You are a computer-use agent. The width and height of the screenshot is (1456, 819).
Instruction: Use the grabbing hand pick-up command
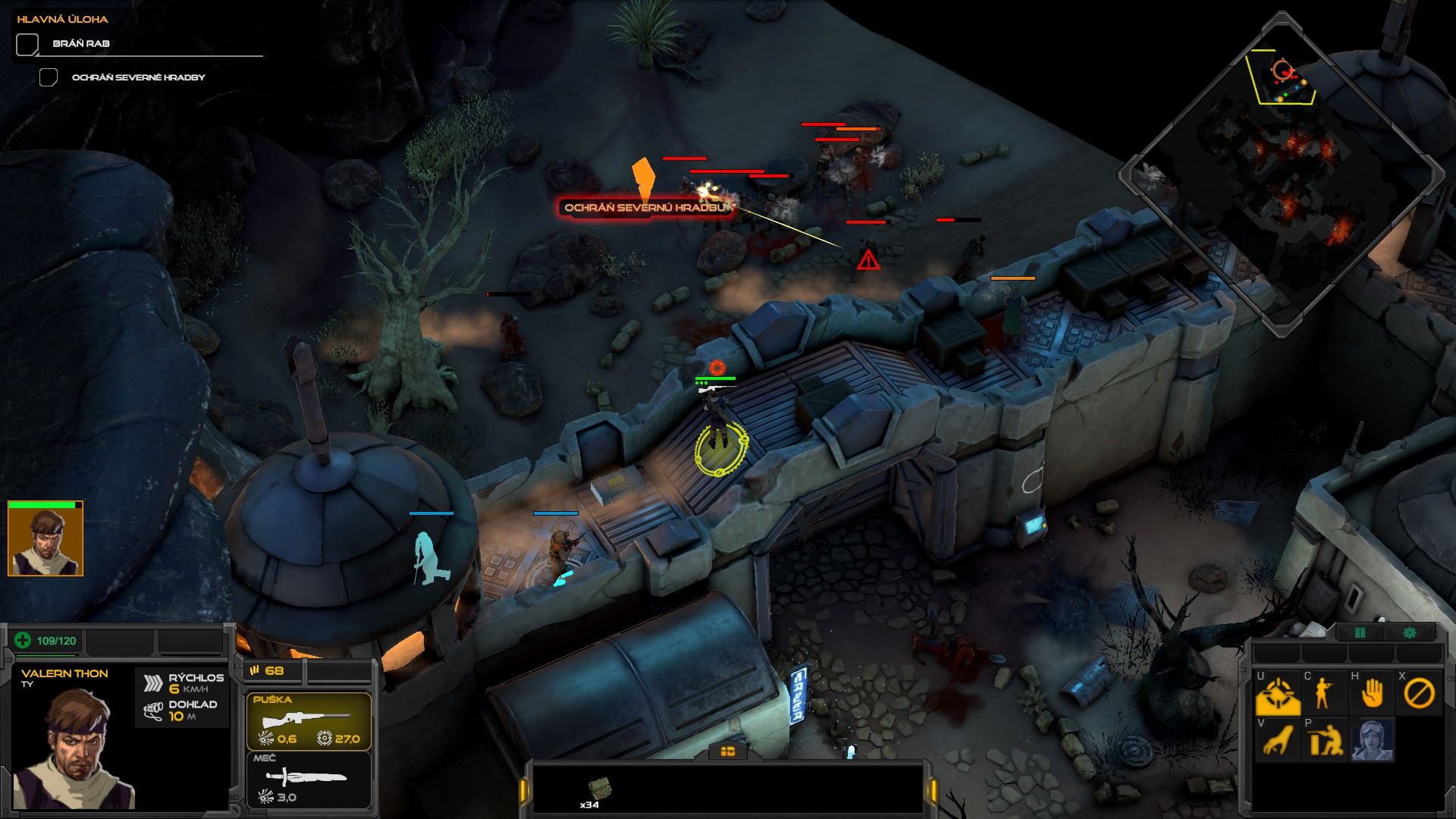point(1278,740)
